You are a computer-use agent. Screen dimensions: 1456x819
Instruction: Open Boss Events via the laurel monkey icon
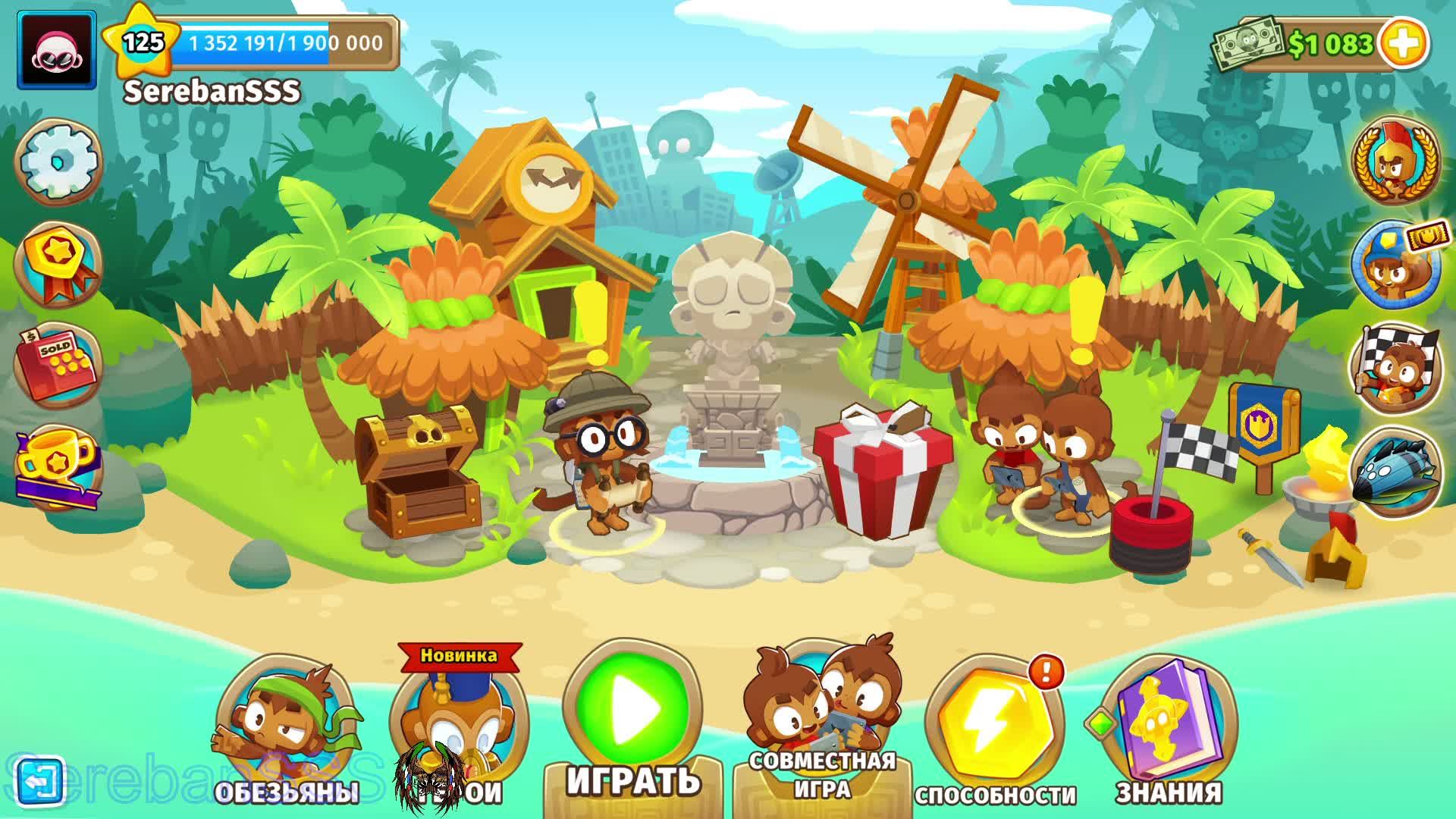point(1394,165)
